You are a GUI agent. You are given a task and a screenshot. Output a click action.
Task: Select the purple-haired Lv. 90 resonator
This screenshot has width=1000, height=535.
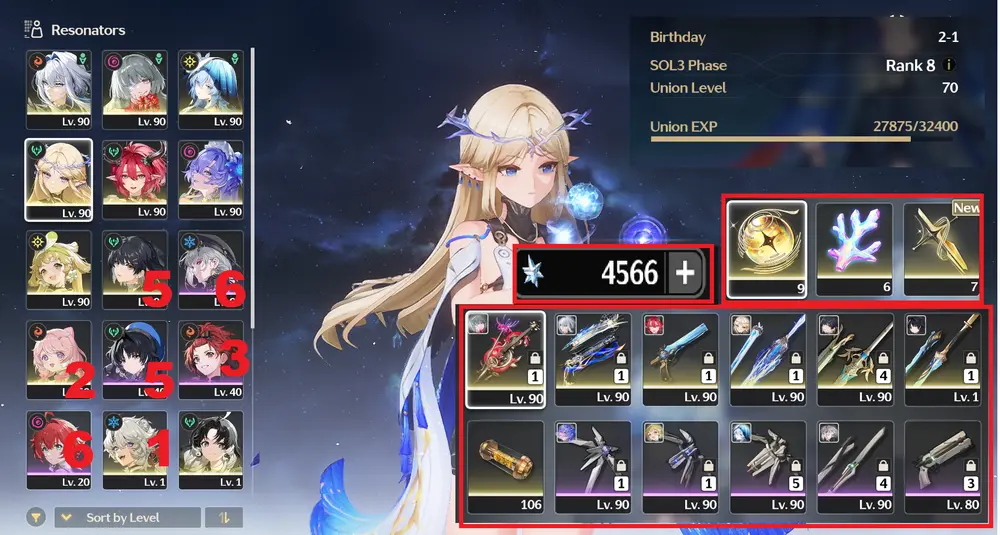pos(210,179)
